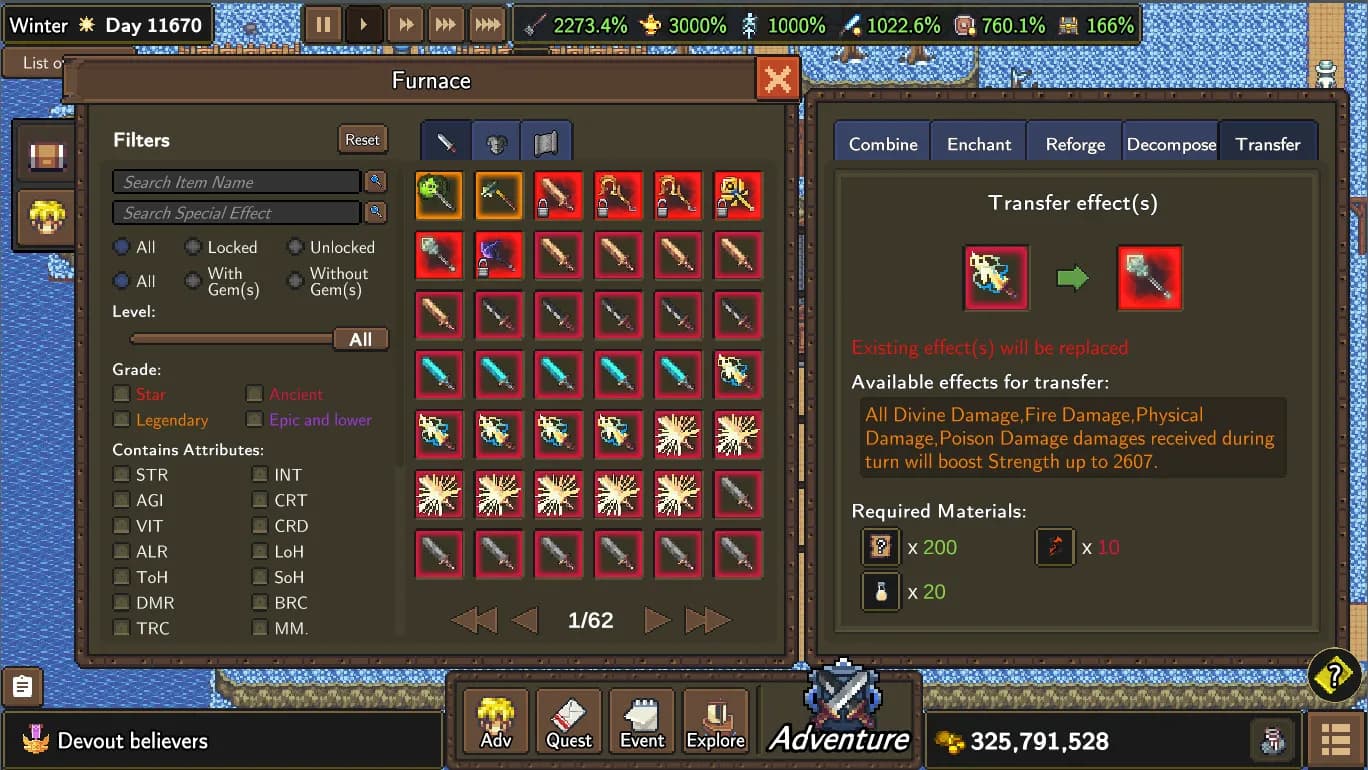1368x770 pixels.
Task: Jump to the last item page
Action: point(707,621)
